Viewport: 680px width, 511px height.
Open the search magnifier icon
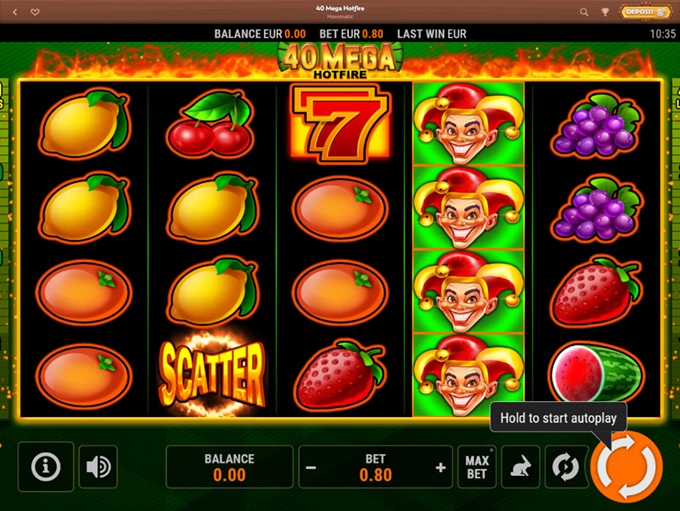point(582,12)
